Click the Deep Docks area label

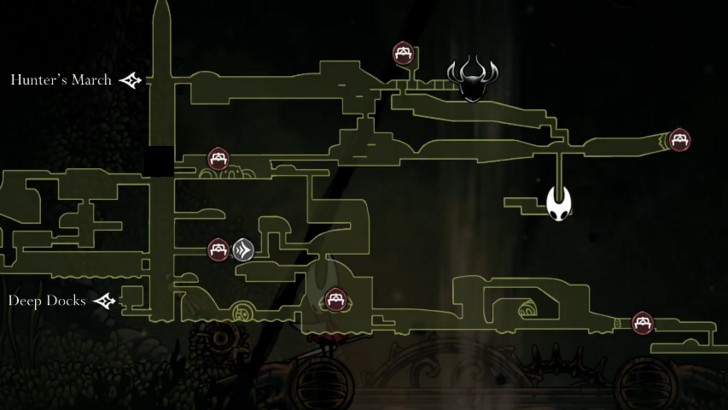[49, 300]
